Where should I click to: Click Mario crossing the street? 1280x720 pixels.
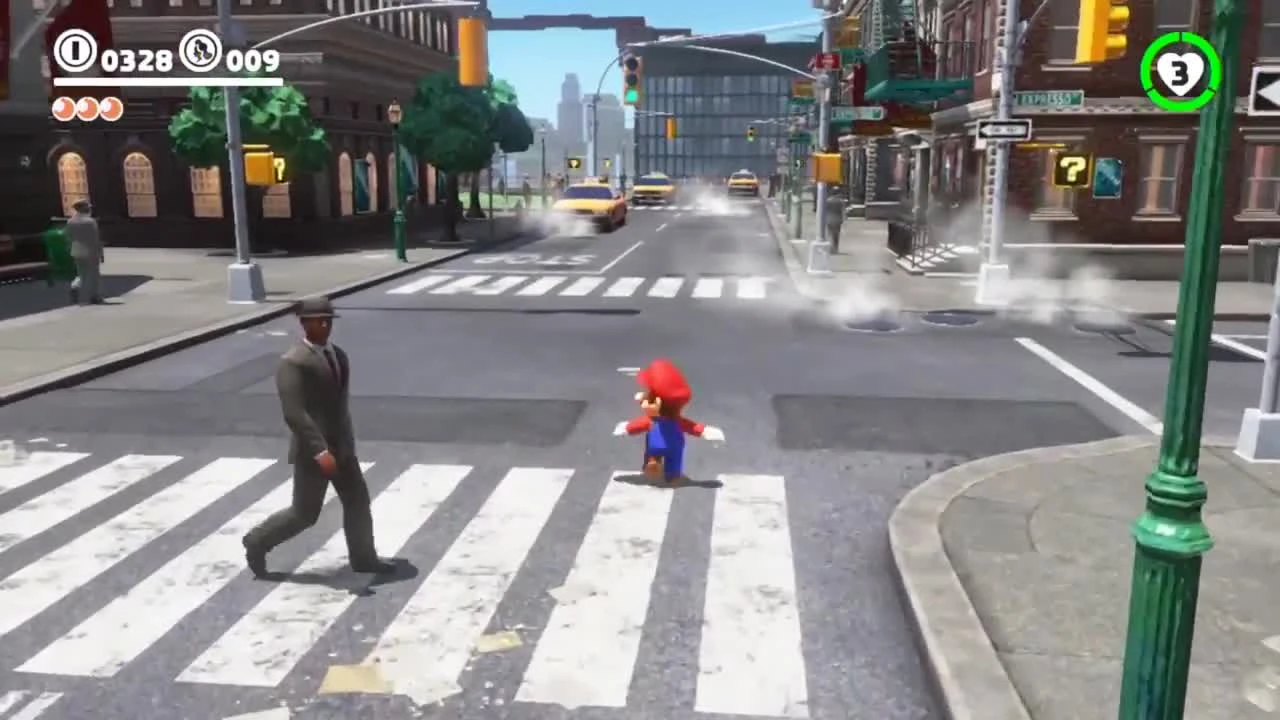(663, 420)
